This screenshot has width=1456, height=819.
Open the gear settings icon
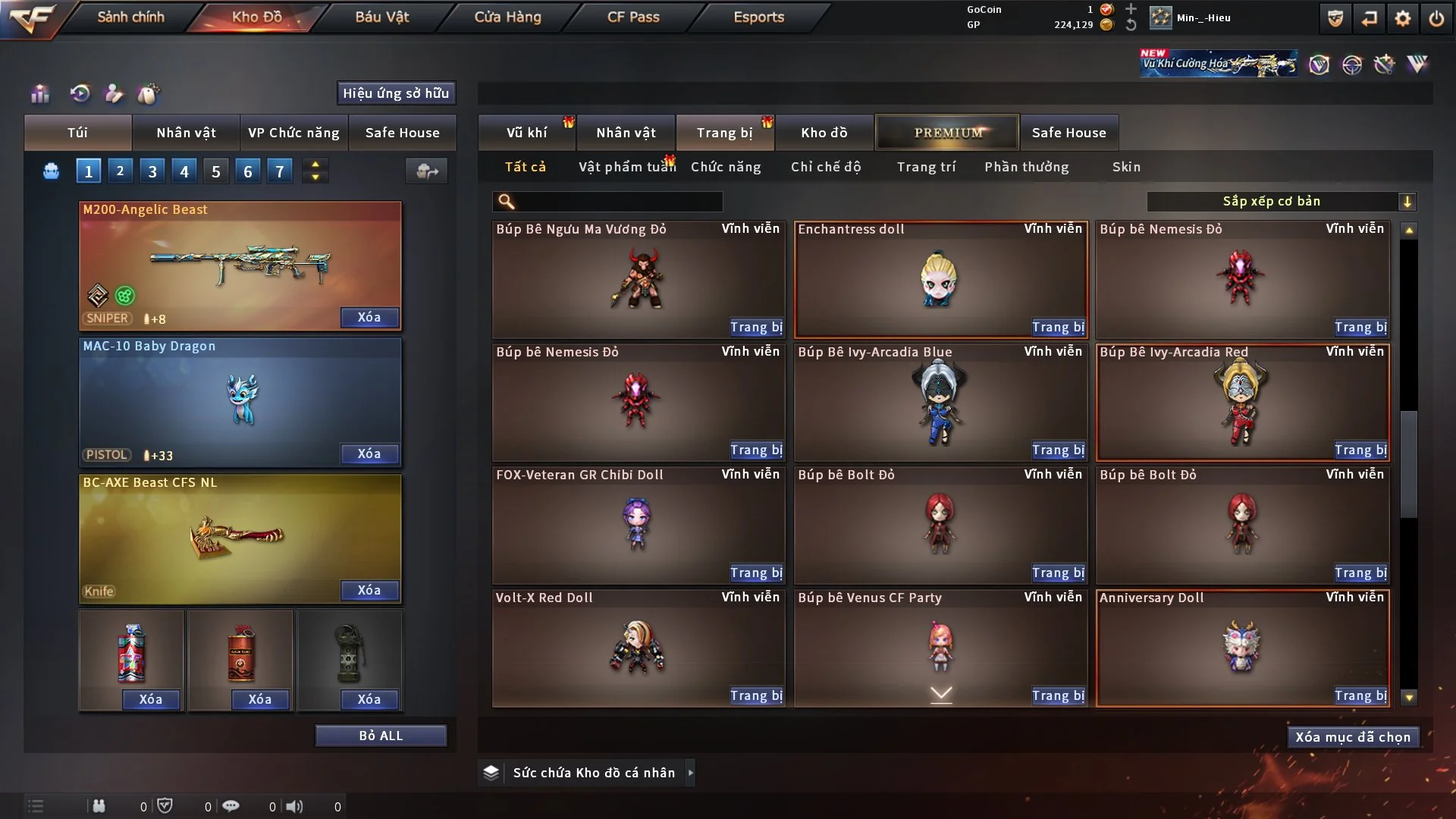click(x=1402, y=18)
